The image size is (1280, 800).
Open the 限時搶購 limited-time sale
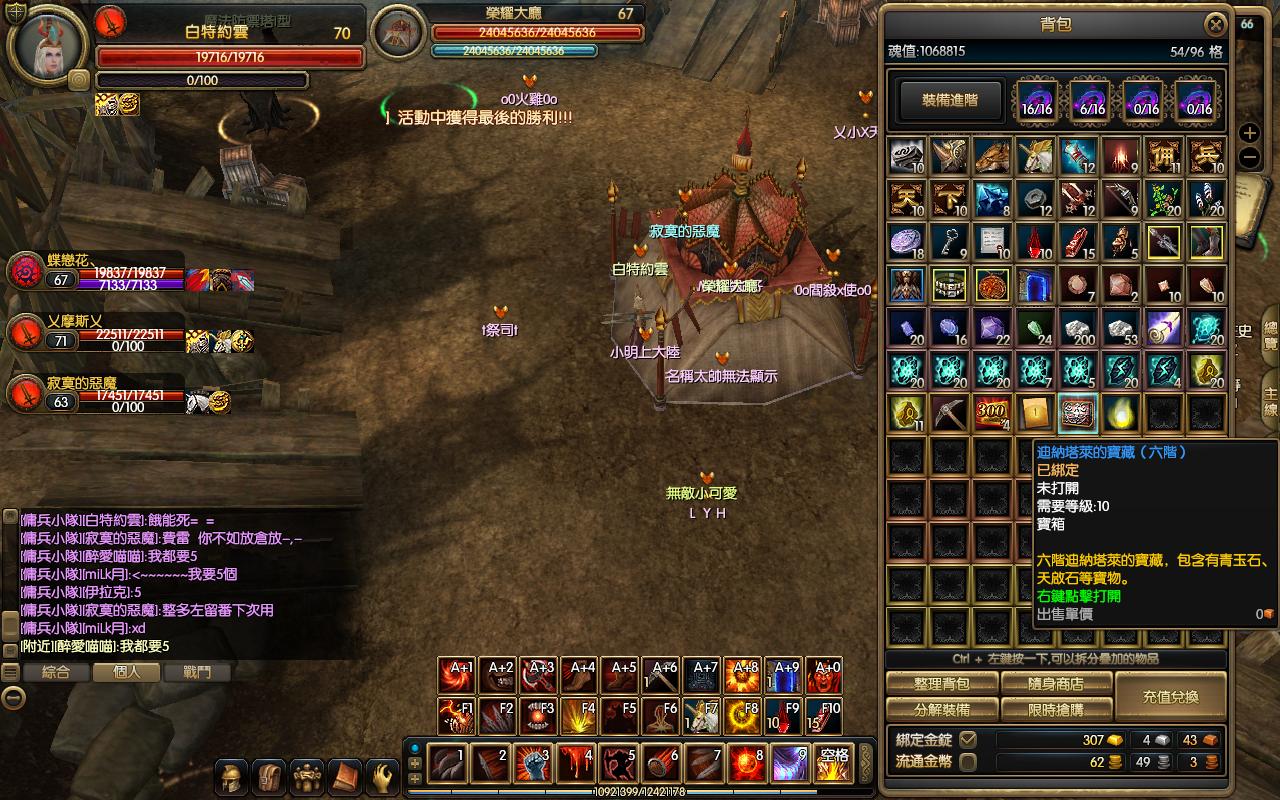coord(1056,709)
